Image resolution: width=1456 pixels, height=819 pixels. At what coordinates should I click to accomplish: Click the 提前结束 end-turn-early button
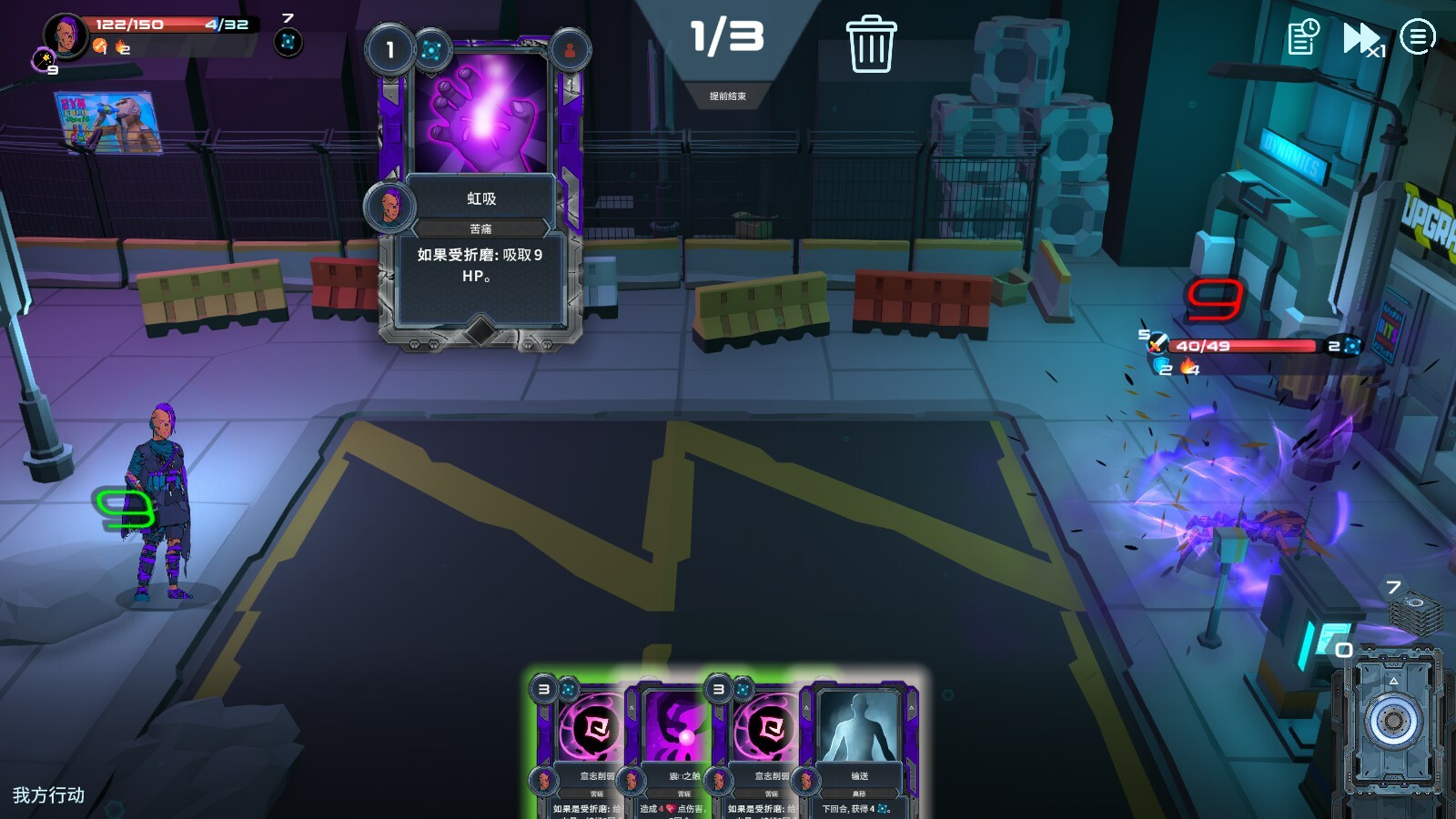tap(727, 96)
